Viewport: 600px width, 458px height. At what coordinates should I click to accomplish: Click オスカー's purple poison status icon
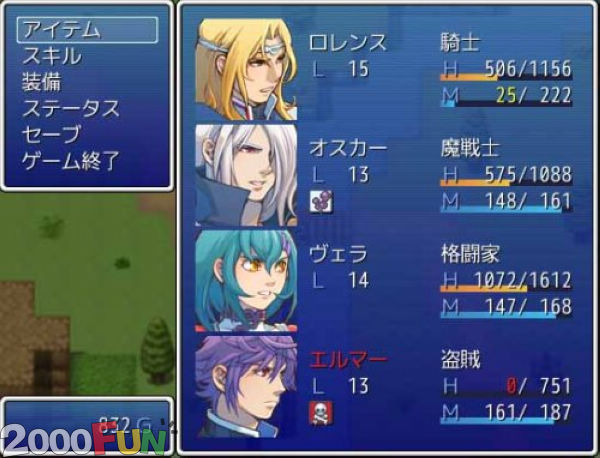click(321, 200)
